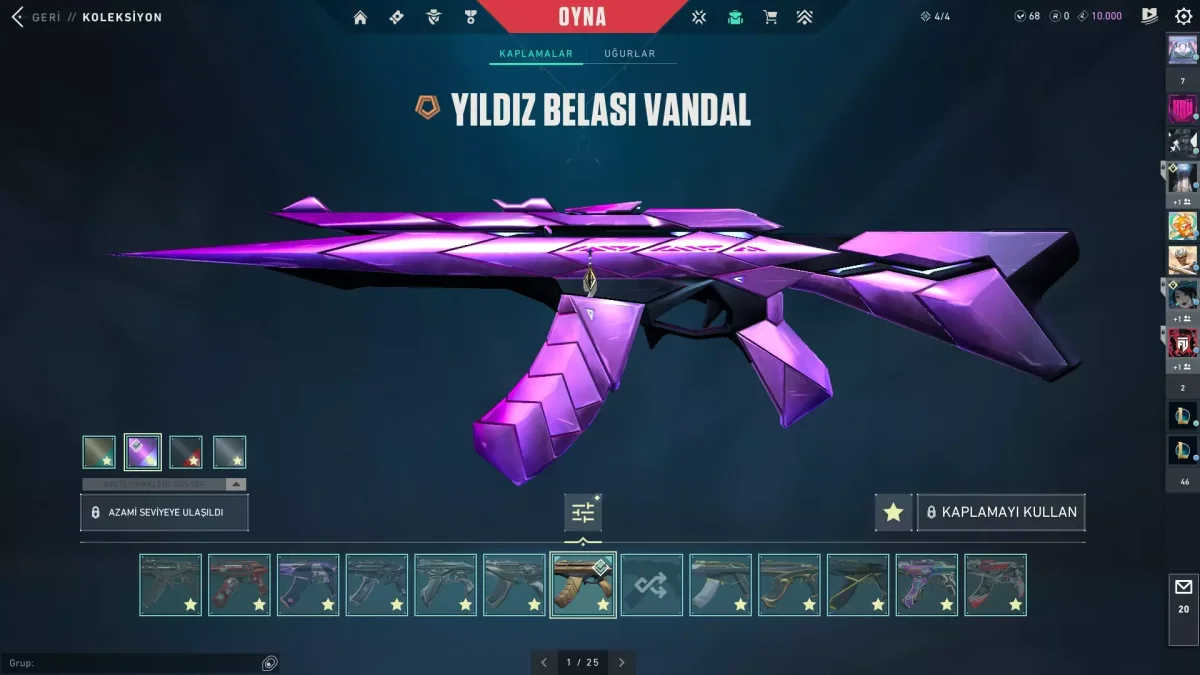Viewport: 1200px width, 675px height.
Task: Open the skin filter sliders button
Action: (x=583, y=513)
